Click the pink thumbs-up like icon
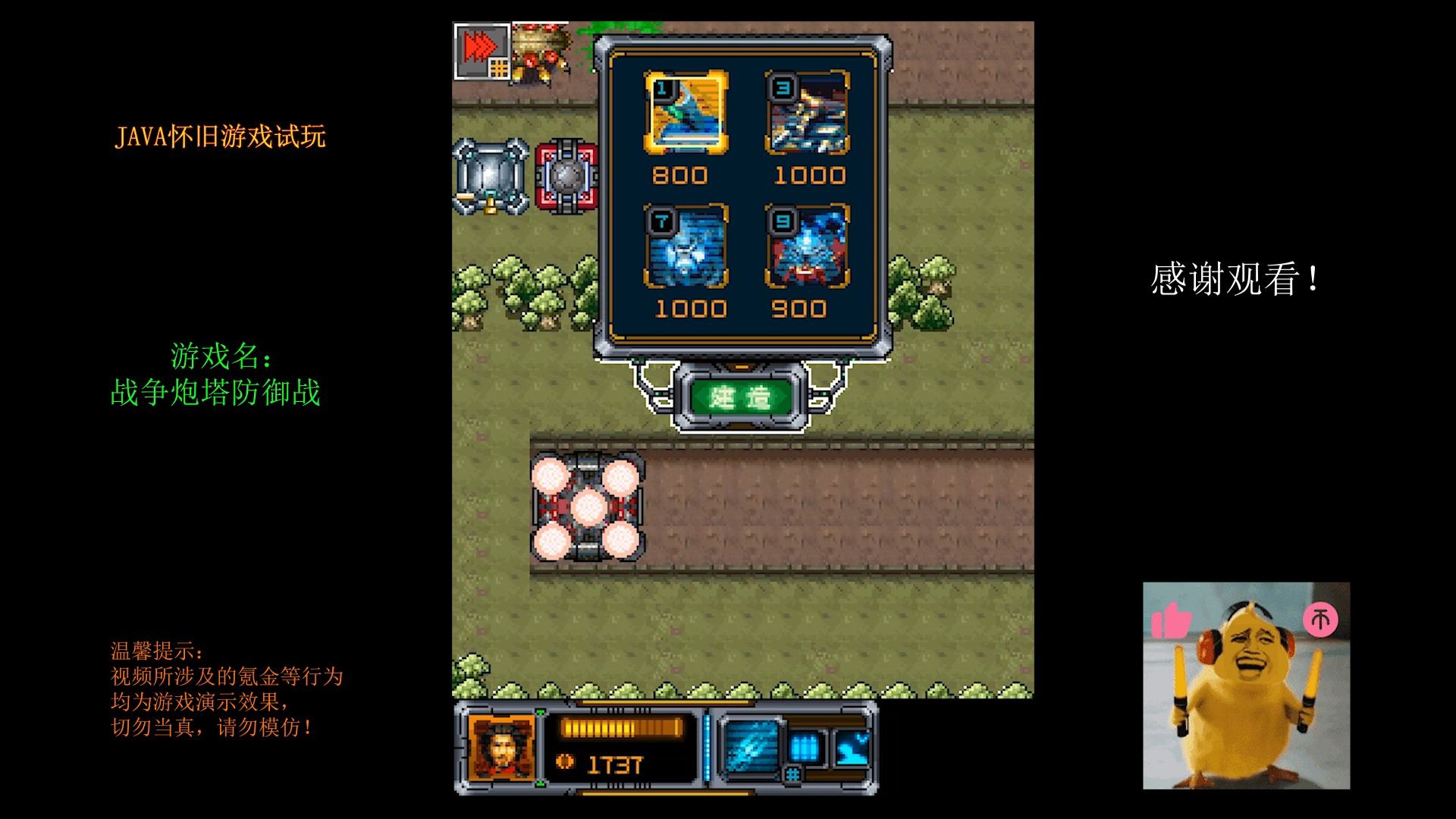1456x819 pixels. click(1172, 621)
